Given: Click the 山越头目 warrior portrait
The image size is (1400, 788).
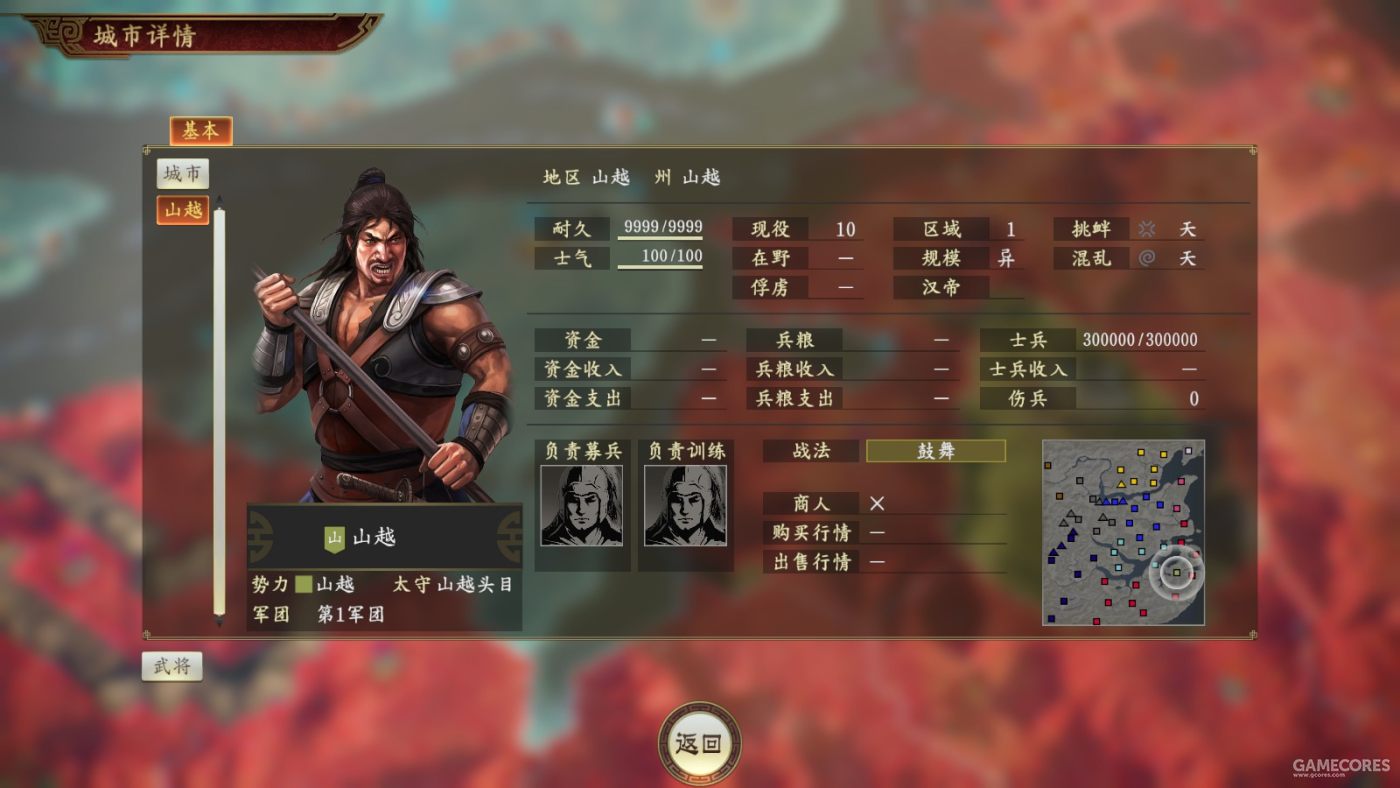Looking at the screenshot, I should coord(380,330).
